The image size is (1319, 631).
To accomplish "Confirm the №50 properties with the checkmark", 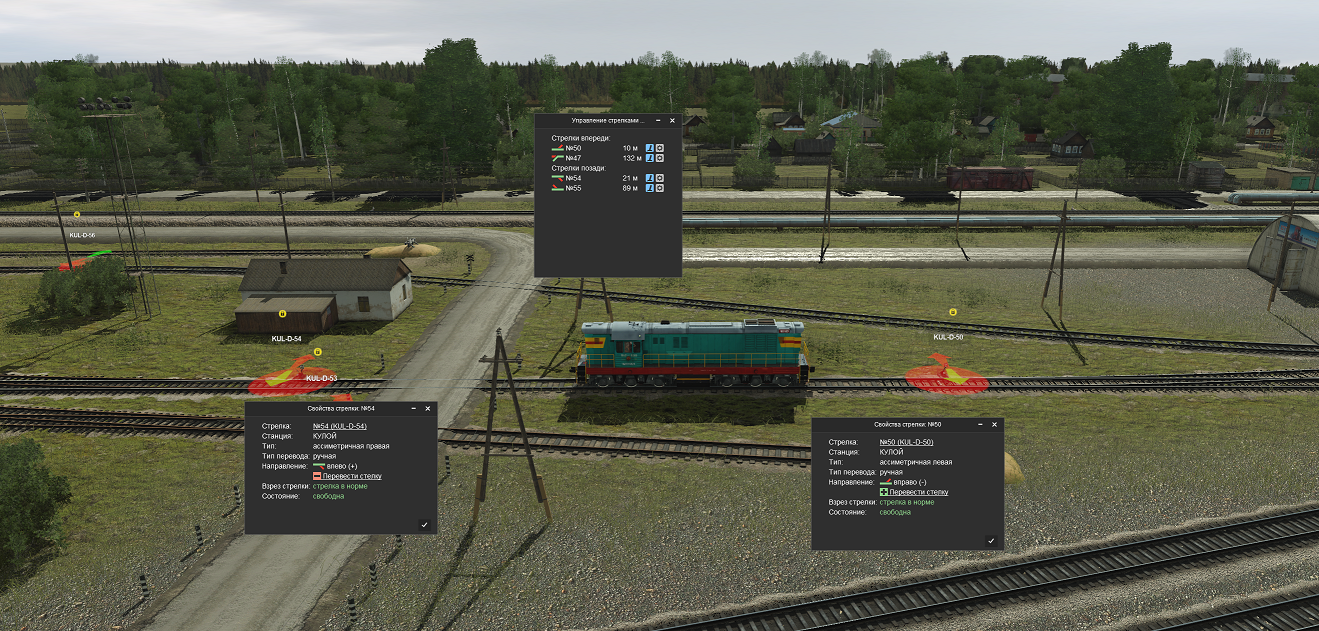I will point(991,540).
